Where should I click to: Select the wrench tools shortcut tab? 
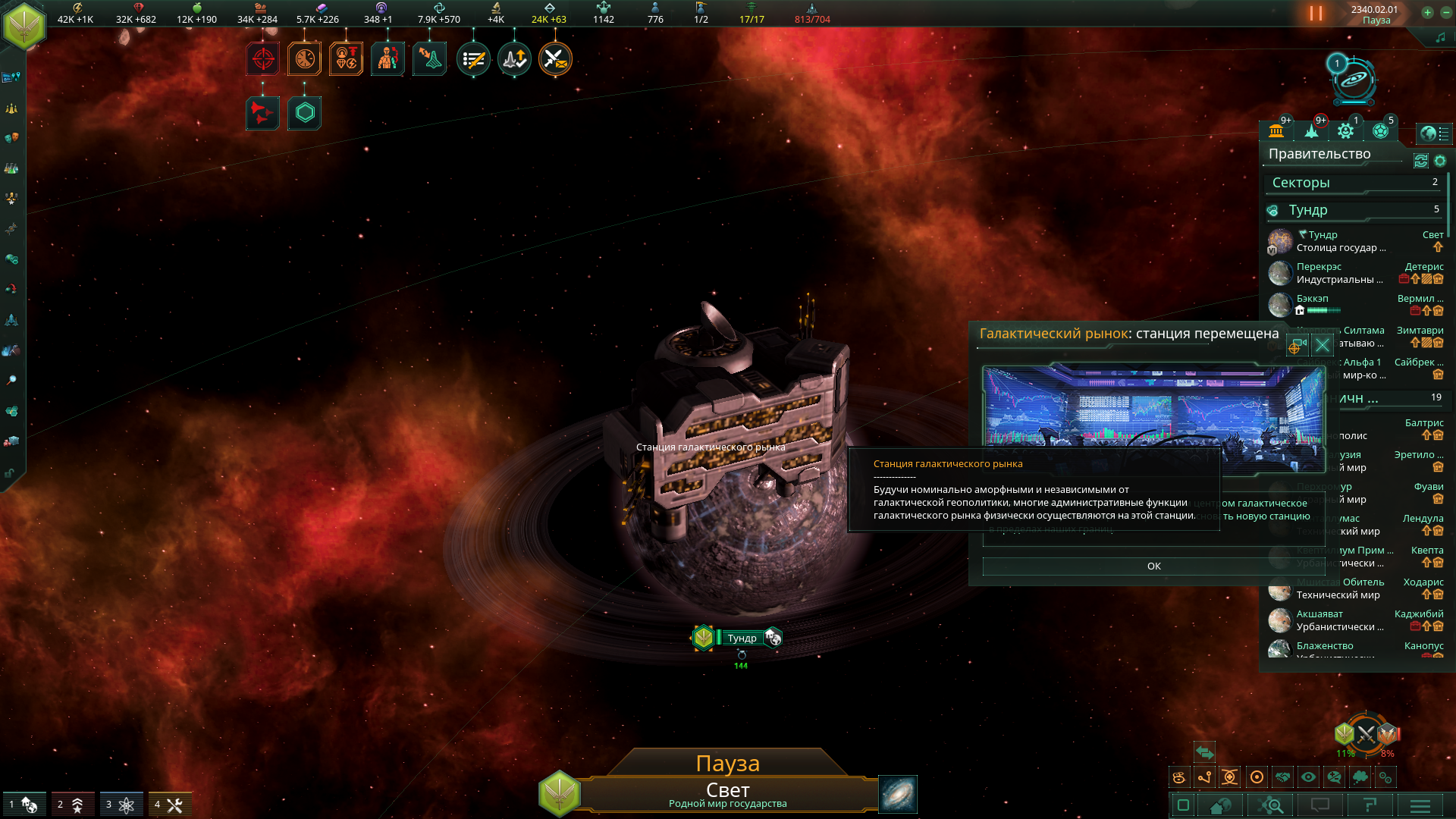tap(170, 805)
